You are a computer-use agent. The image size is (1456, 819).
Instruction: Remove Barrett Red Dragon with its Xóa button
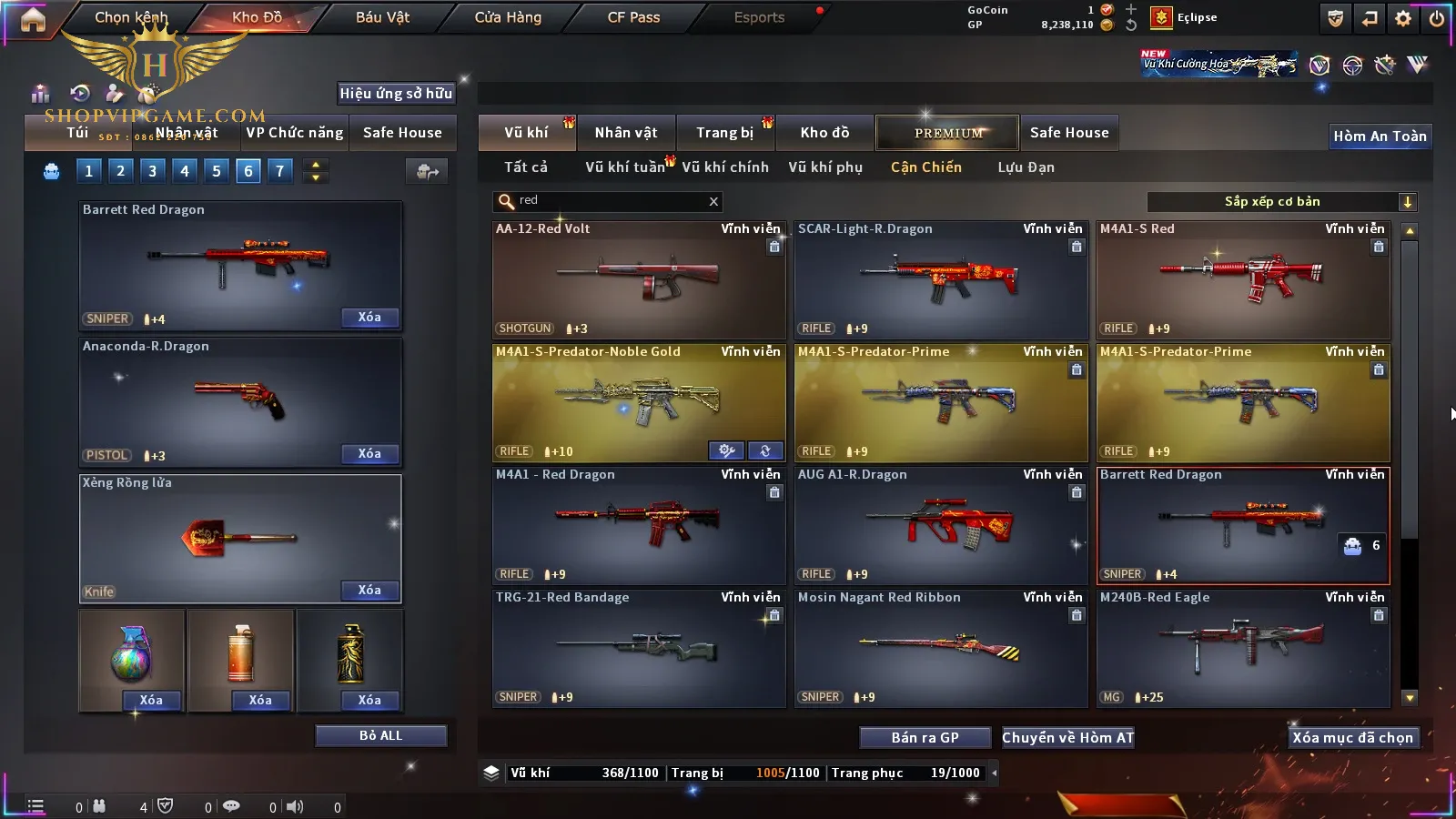coord(369,318)
